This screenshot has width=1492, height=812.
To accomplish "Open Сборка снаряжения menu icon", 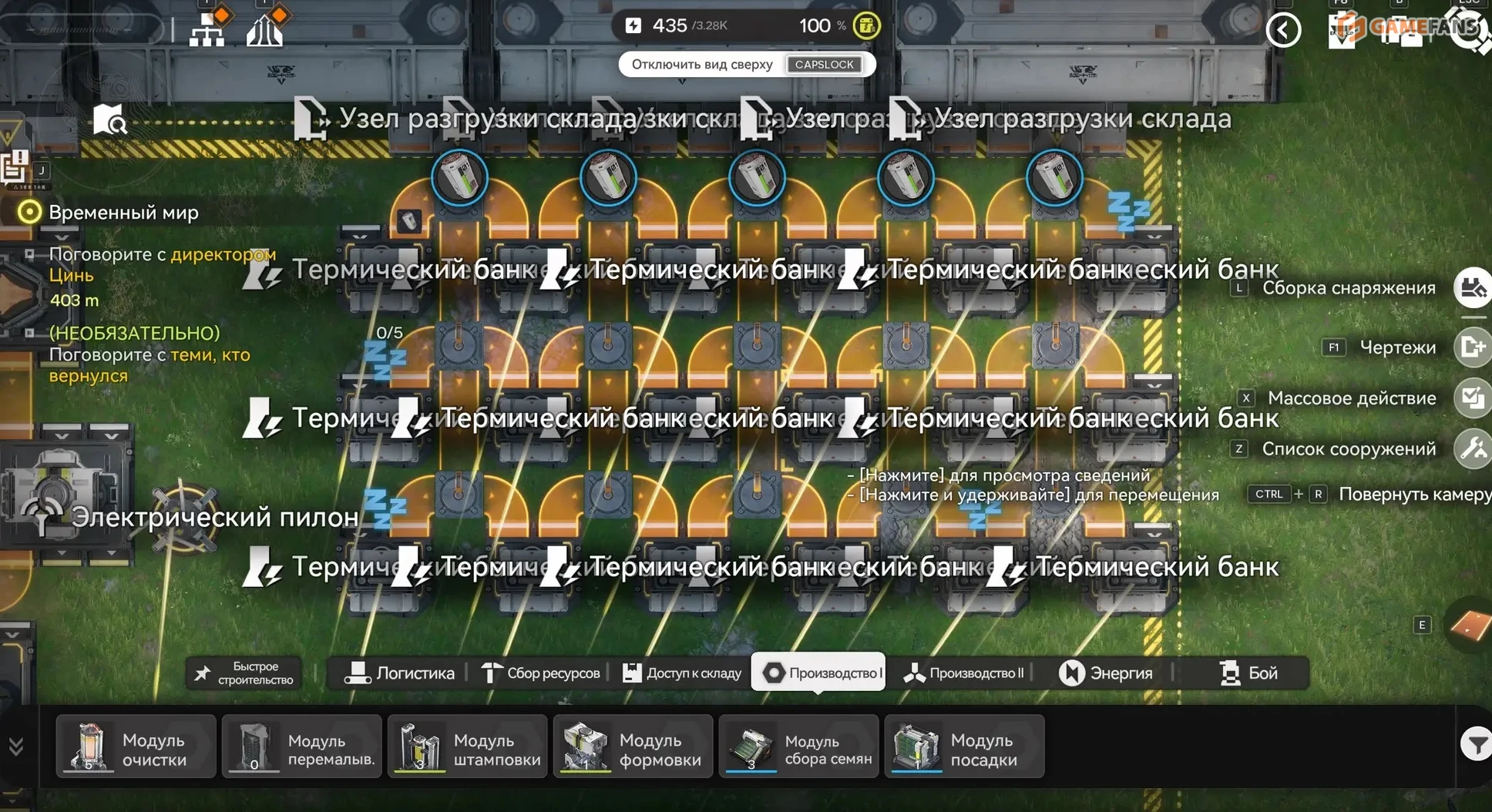I will tap(1473, 288).
